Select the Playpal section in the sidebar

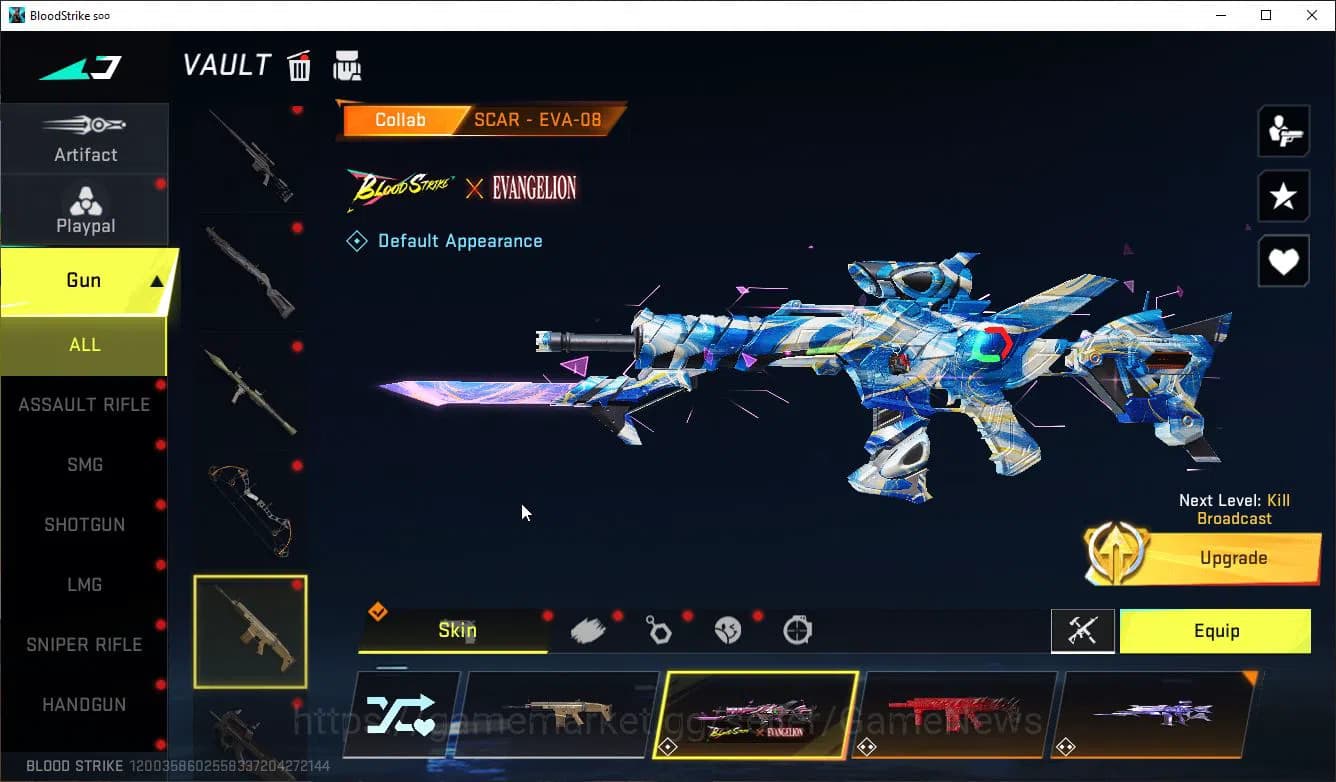tap(85, 208)
